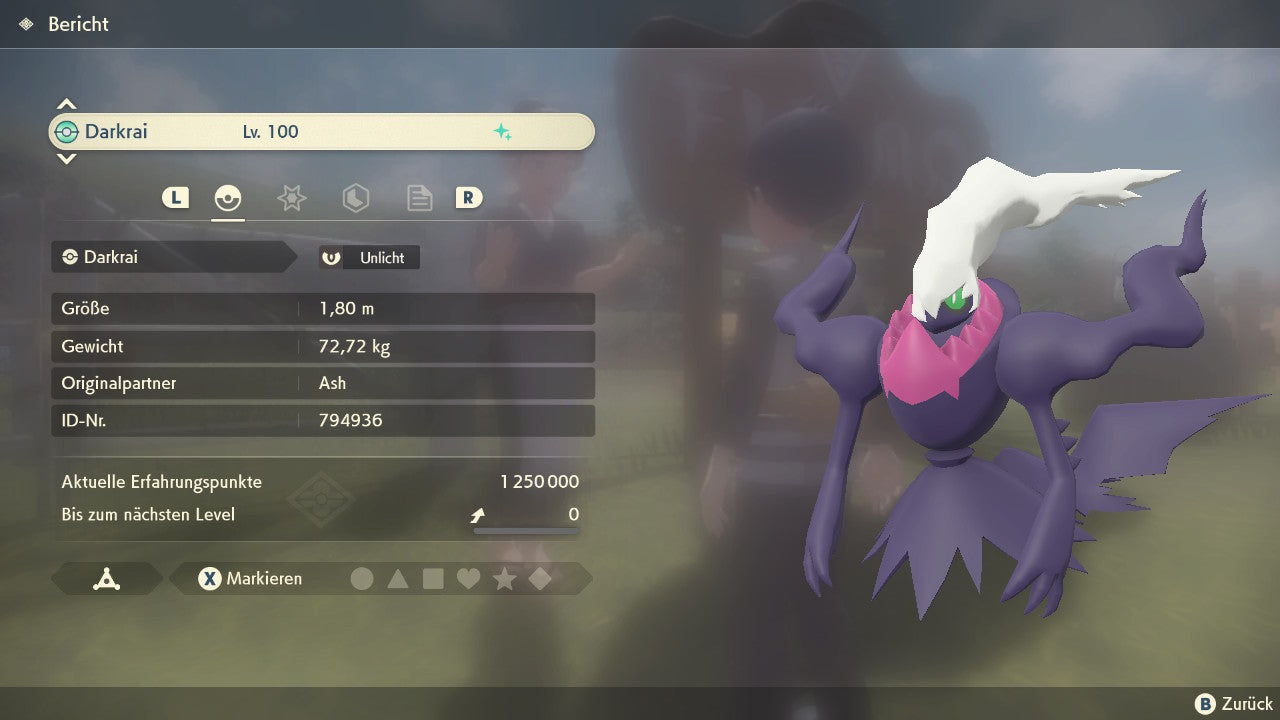Toggle the circle marking
This screenshot has height=720, width=1280.
[362, 578]
